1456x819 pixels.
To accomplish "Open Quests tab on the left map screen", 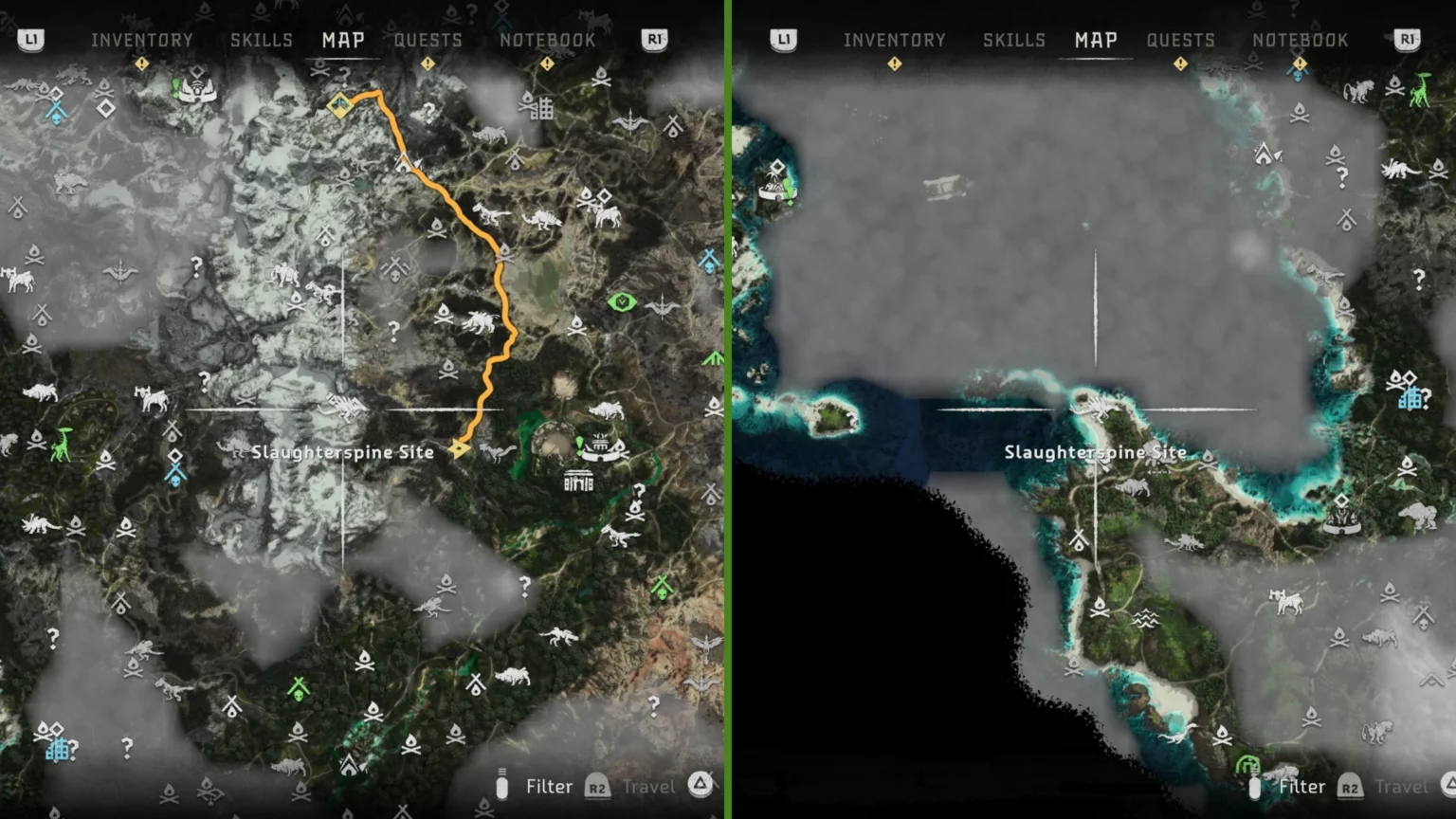I will point(428,40).
